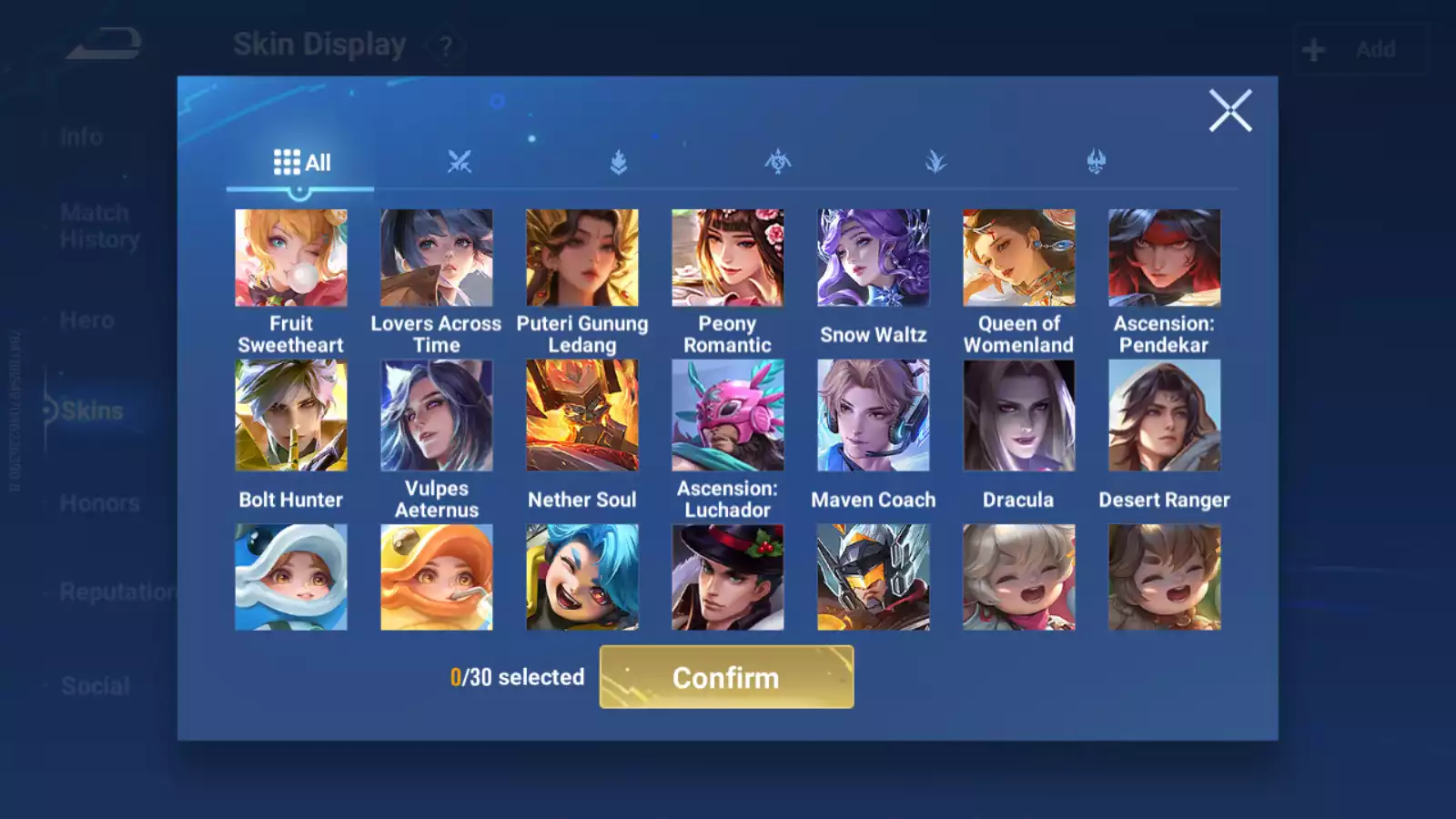The width and height of the screenshot is (1456, 819).
Task: Choose the Vulpes Aeternus skin
Action: pyautogui.click(x=437, y=415)
